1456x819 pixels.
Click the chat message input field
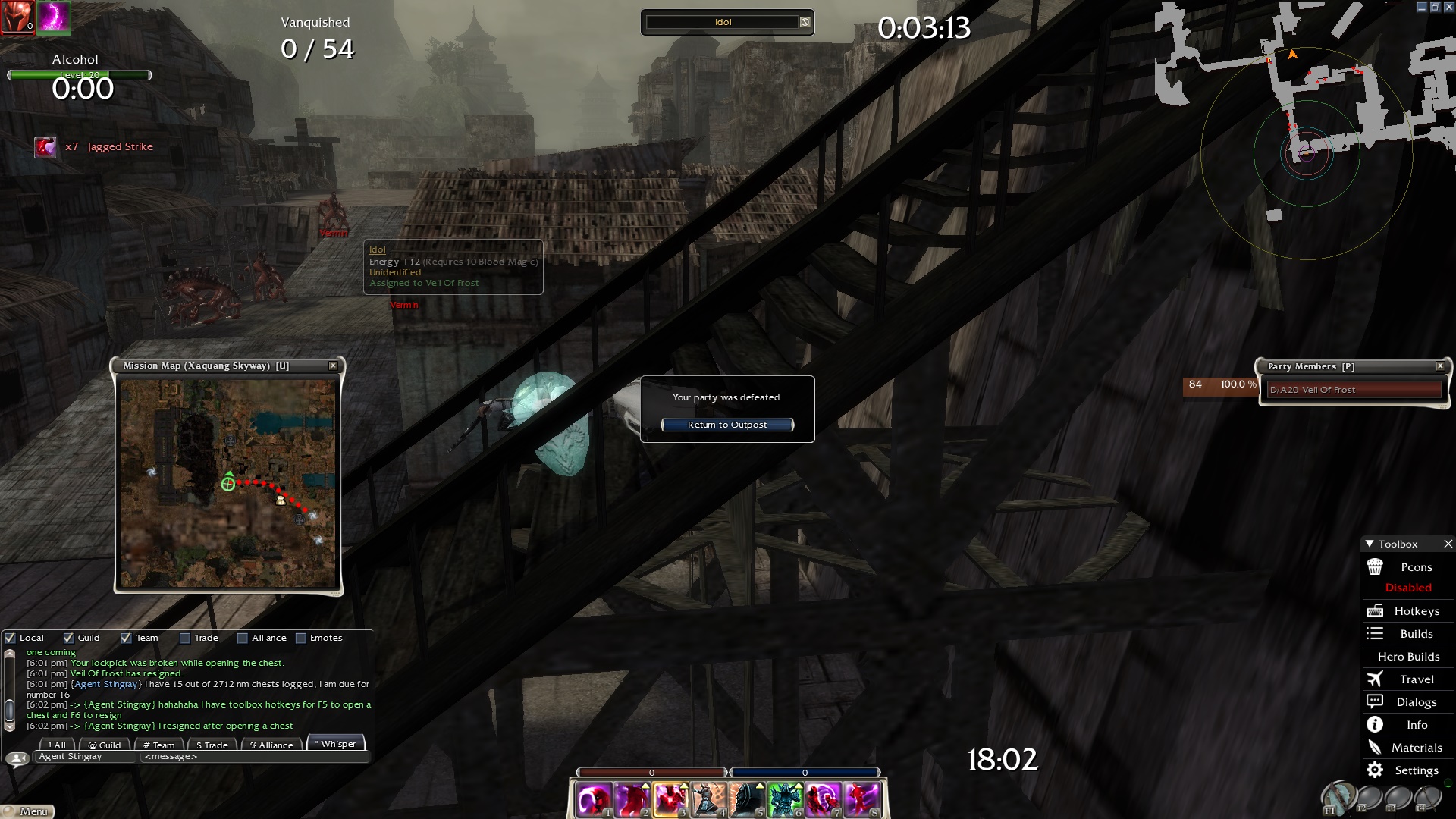coord(254,757)
